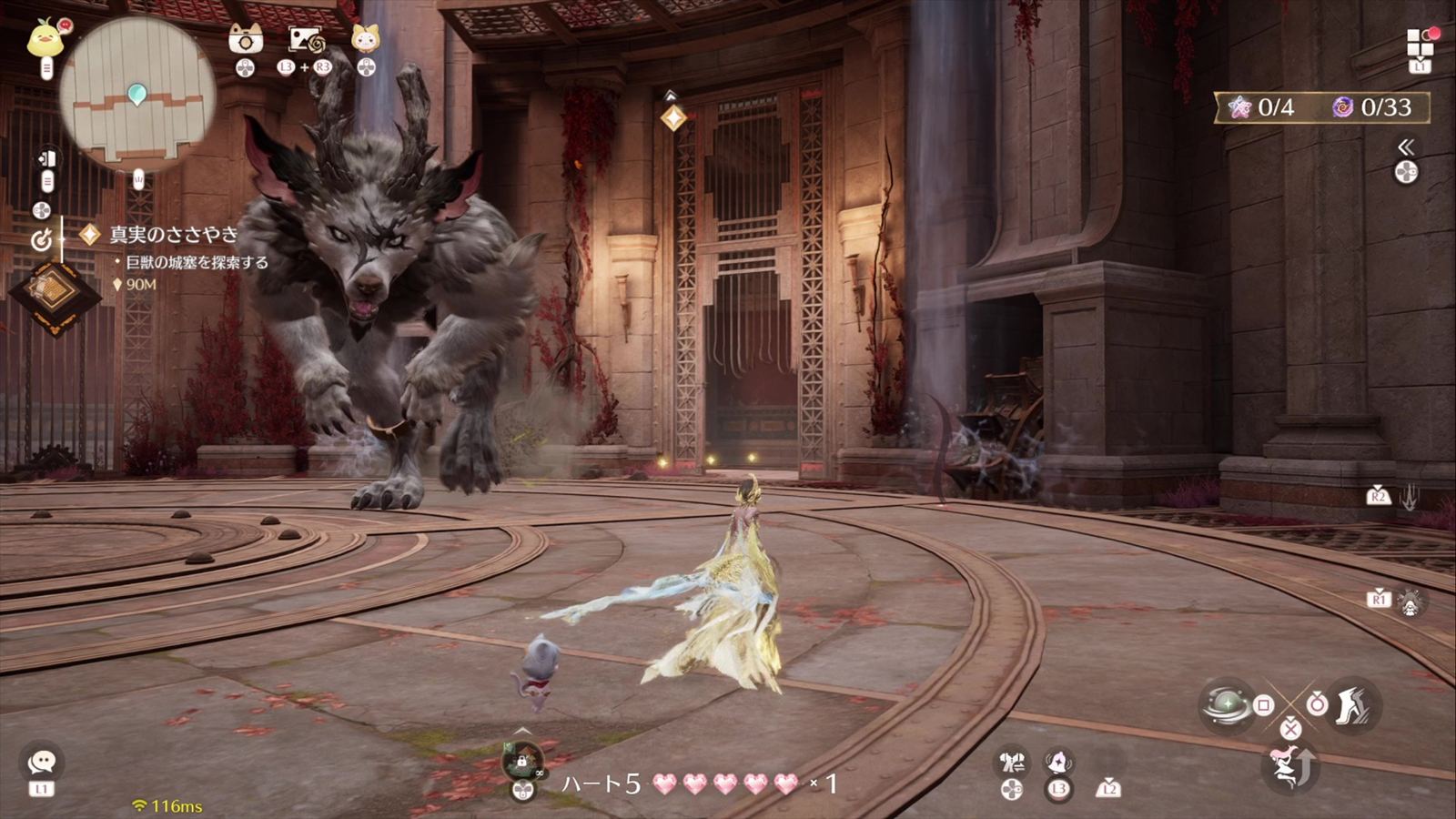
Task: Open the chat speech bubble
Action: click(42, 762)
